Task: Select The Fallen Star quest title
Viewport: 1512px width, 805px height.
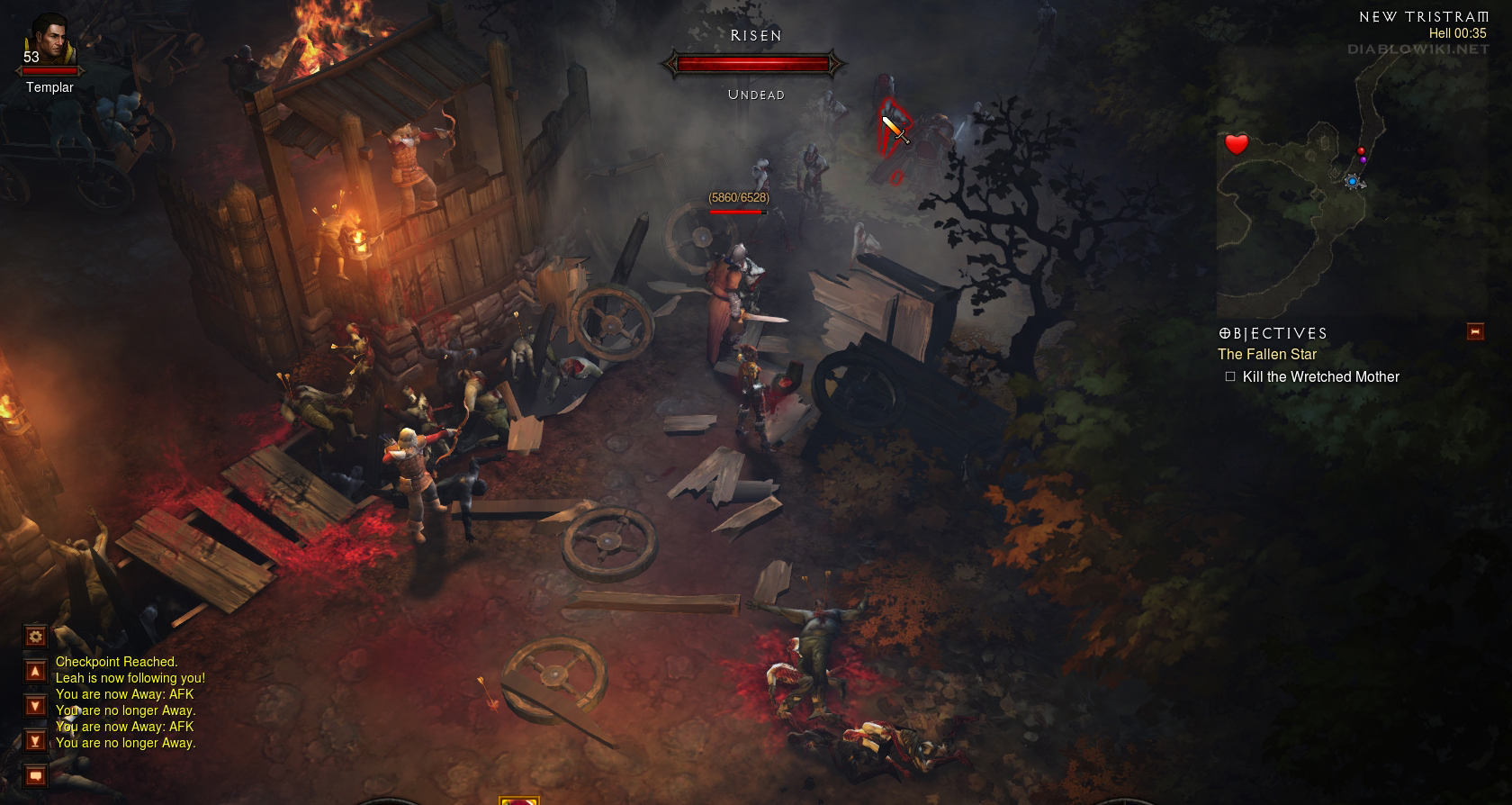Action: pos(1266,355)
